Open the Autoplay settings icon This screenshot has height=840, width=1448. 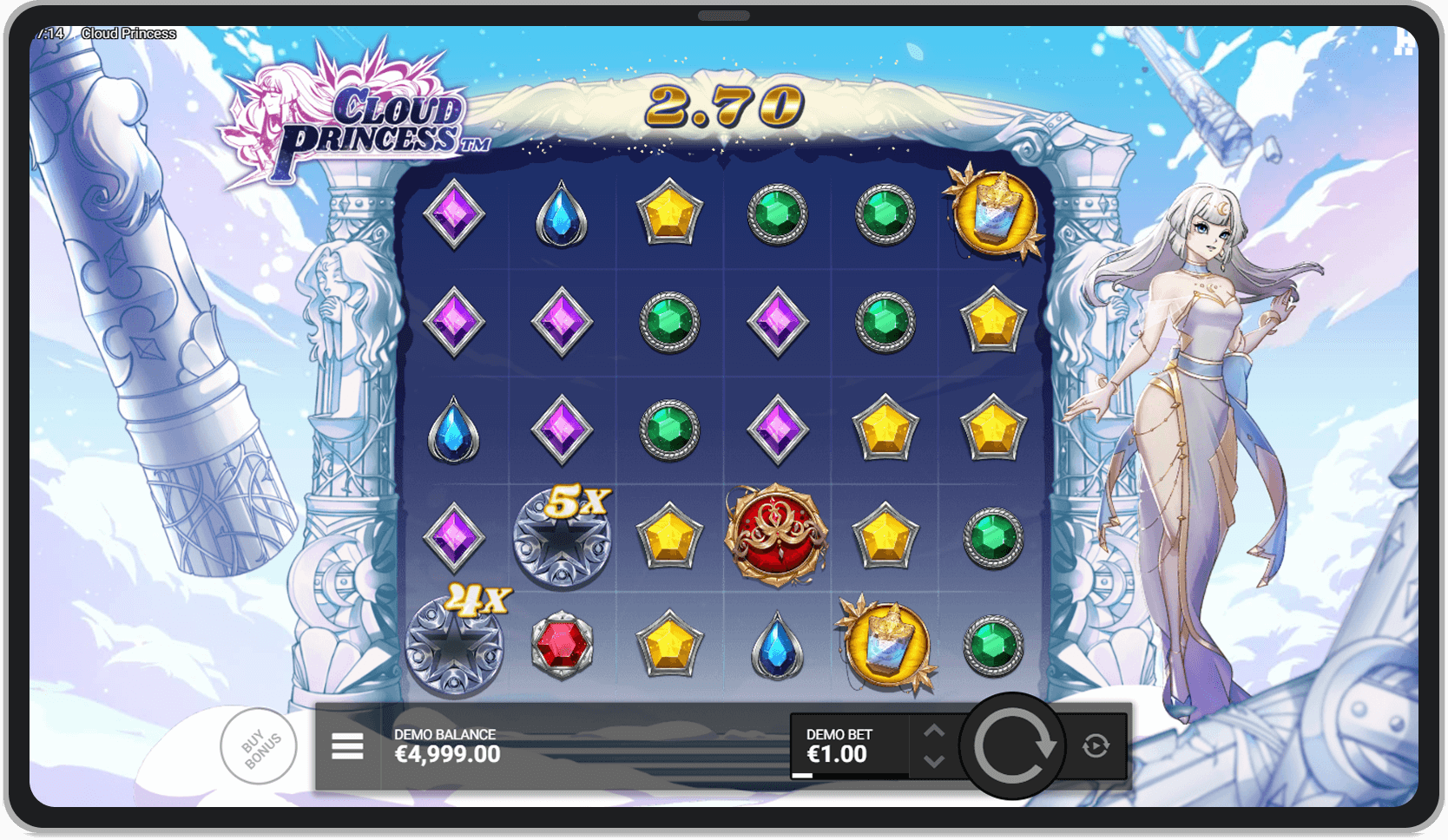(1096, 746)
